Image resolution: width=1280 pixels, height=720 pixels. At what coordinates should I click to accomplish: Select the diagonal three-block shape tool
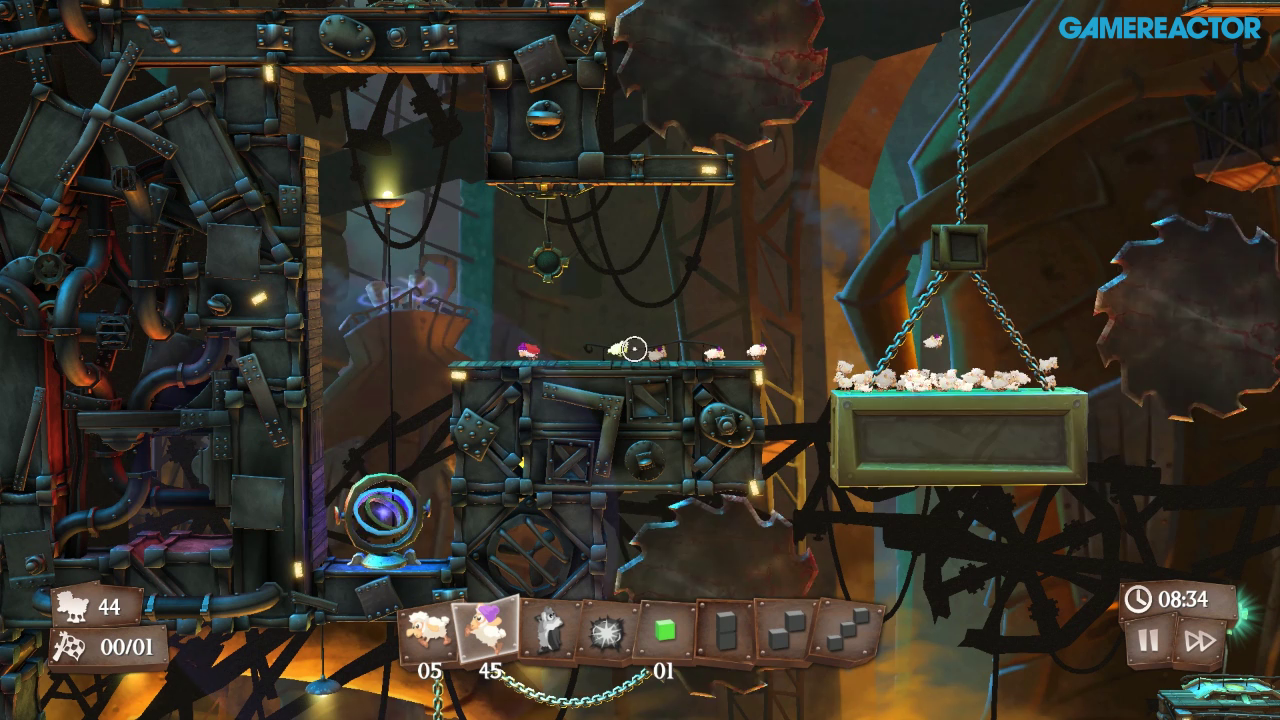pos(847,632)
